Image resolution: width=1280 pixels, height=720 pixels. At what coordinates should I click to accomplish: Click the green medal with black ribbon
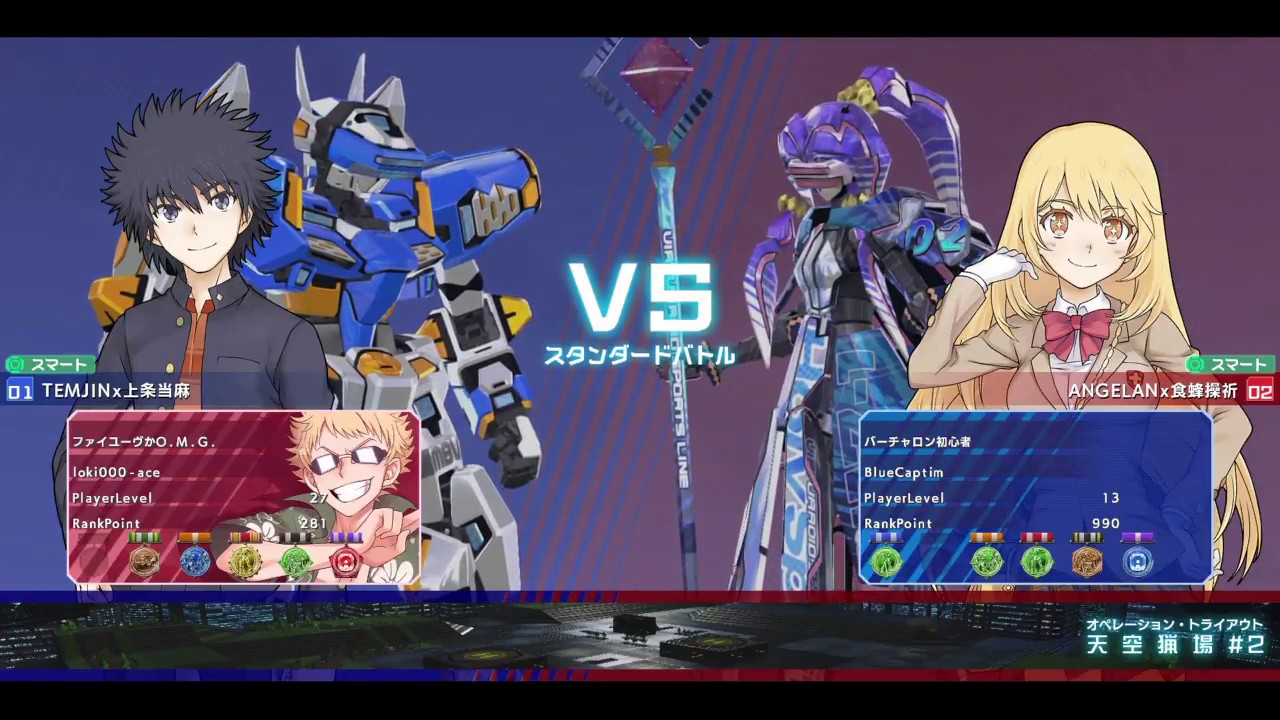[x=294, y=561]
